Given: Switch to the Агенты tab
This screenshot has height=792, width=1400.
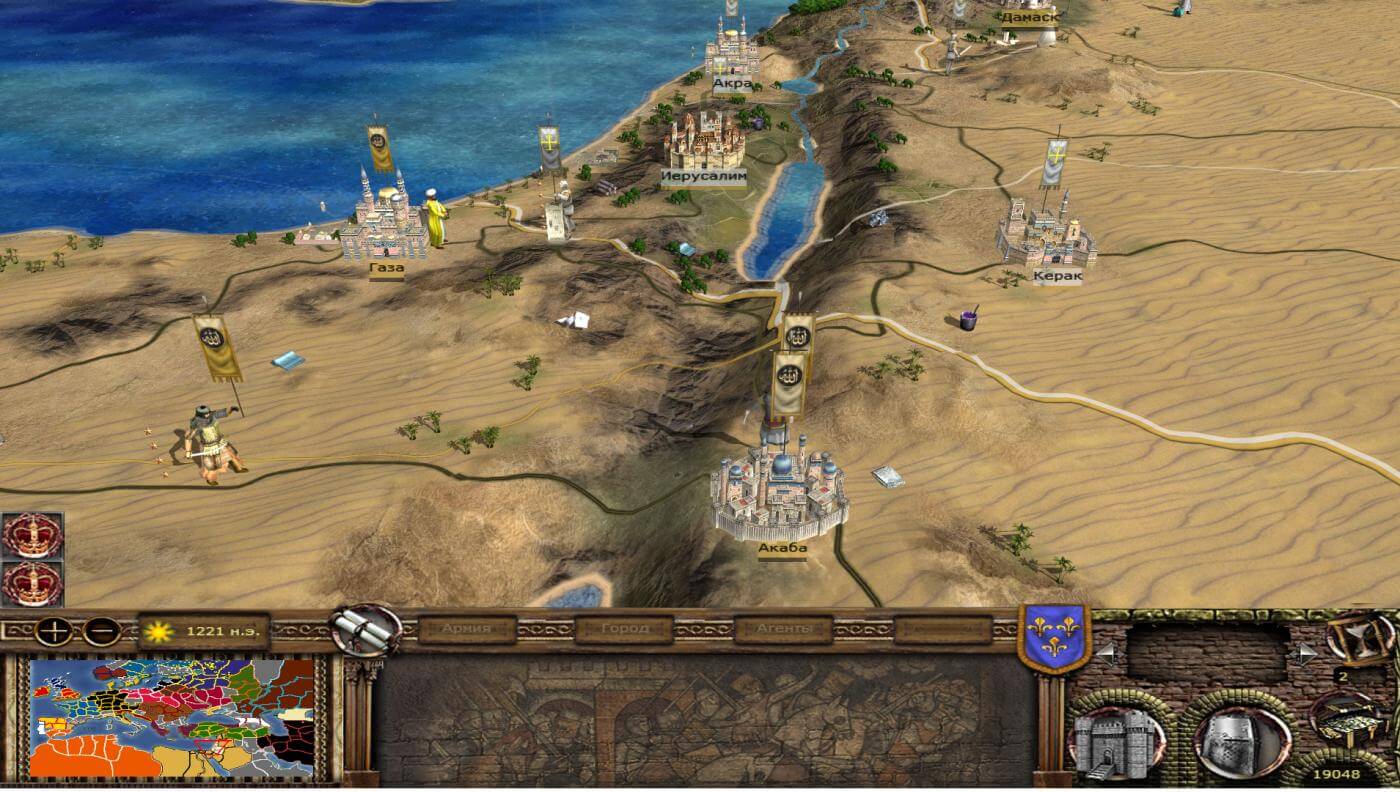Looking at the screenshot, I should [783, 629].
